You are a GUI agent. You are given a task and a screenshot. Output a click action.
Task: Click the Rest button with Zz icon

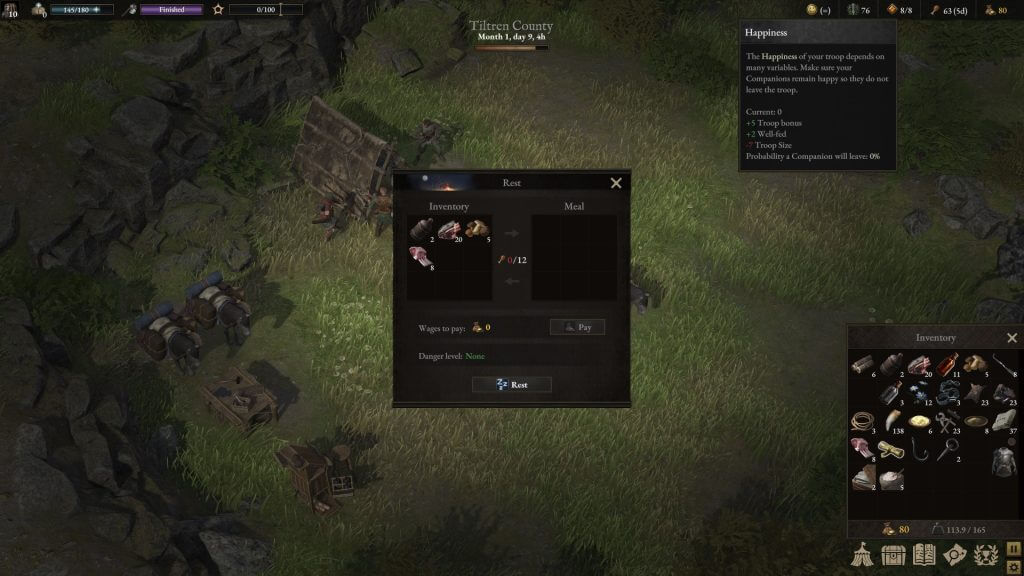click(x=512, y=385)
